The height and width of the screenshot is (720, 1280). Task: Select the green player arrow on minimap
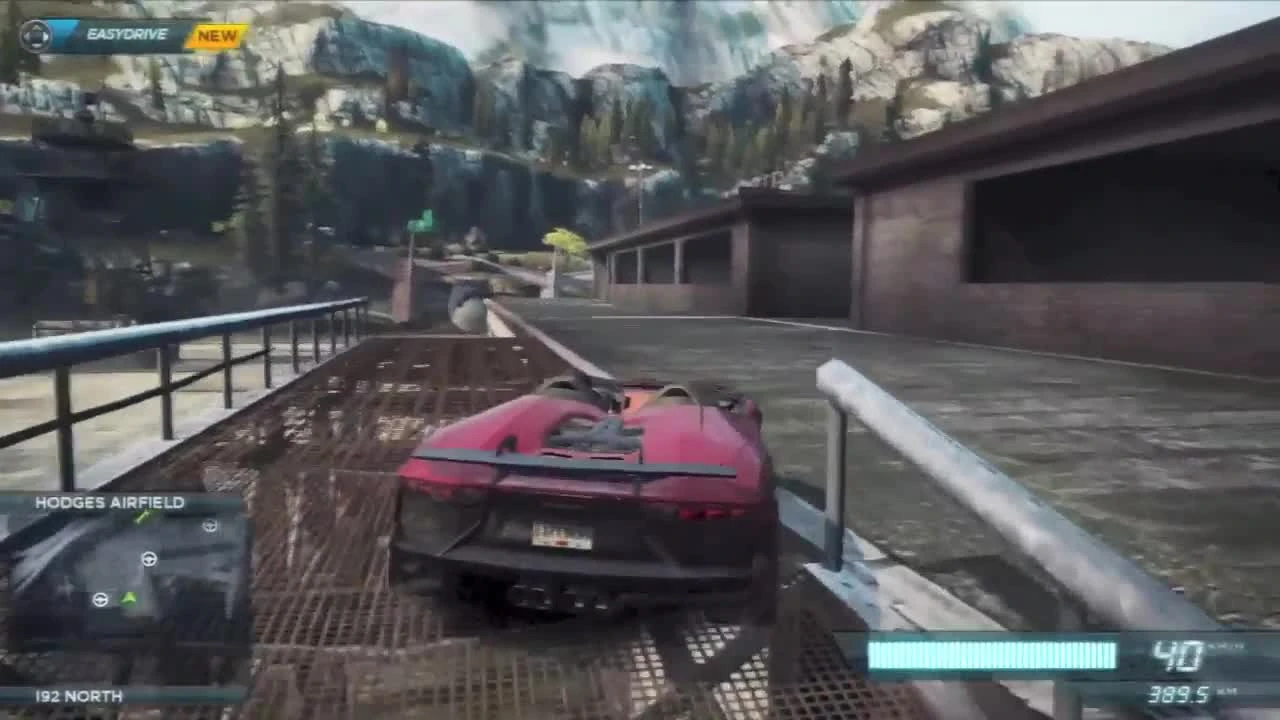pyautogui.click(x=128, y=598)
